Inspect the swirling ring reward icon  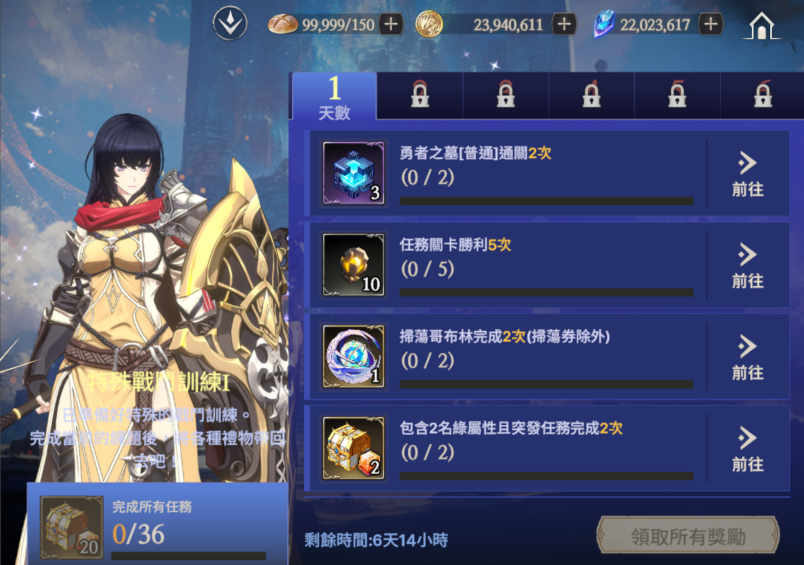(354, 357)
